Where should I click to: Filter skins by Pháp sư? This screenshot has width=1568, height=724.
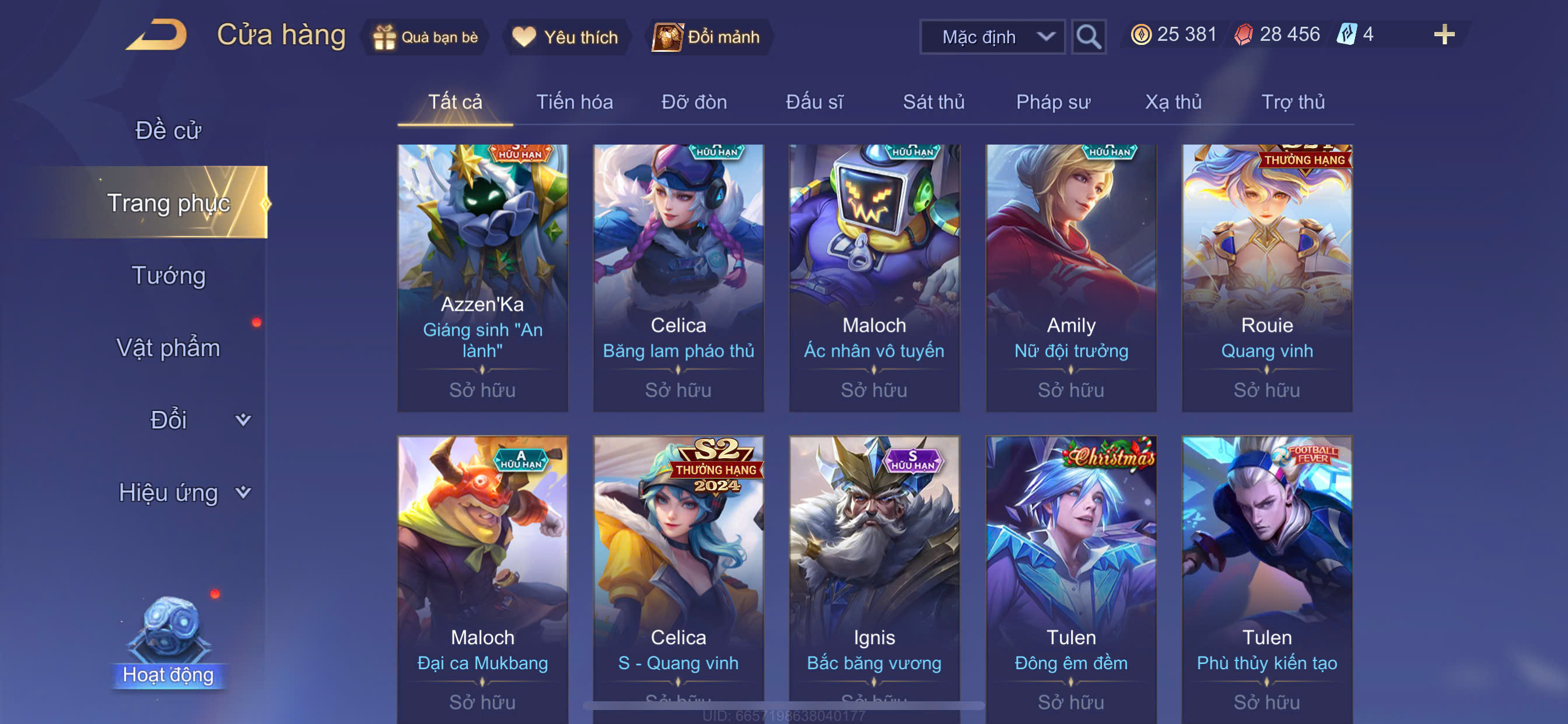click(x=1053, y=102)
